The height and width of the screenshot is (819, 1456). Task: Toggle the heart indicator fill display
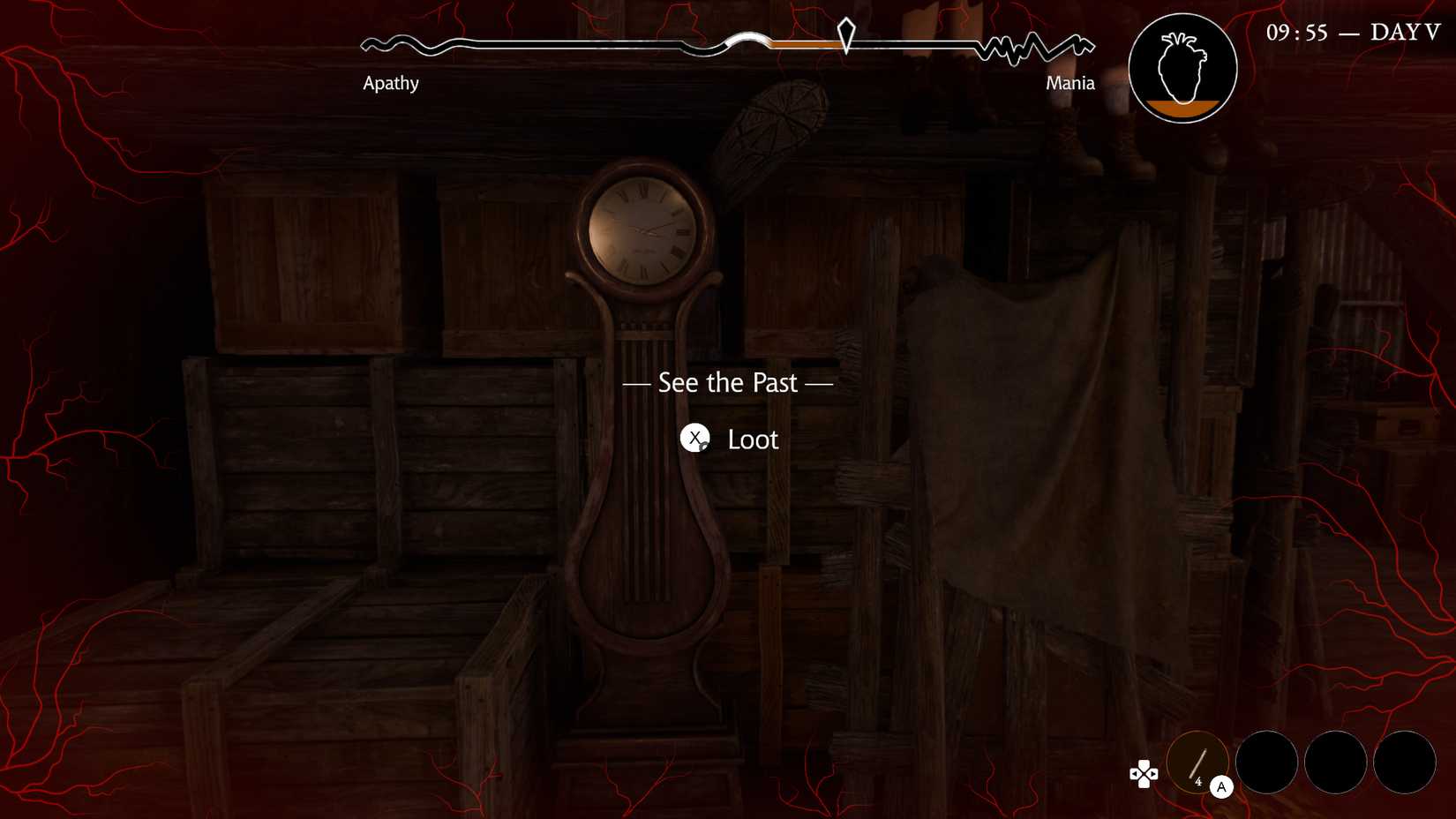coord(1182,67)
